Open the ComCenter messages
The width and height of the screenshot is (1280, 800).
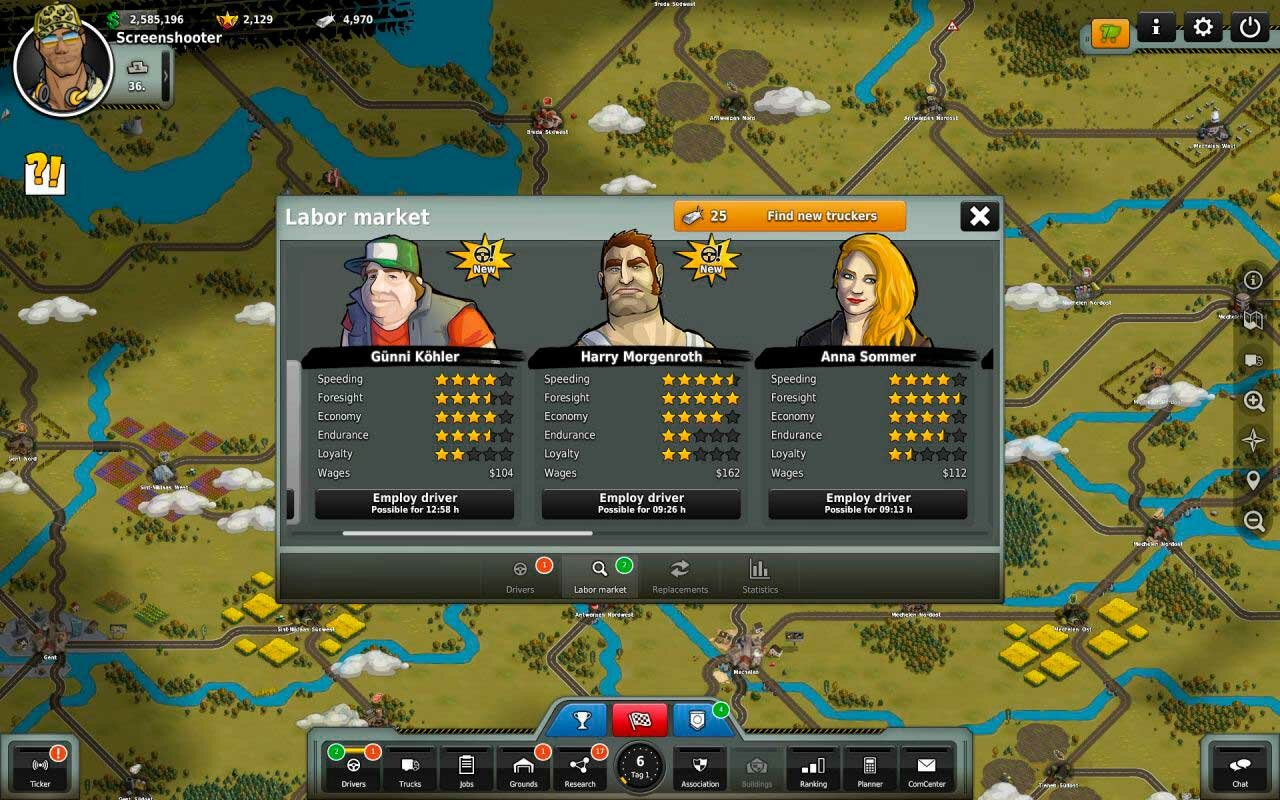927,770
